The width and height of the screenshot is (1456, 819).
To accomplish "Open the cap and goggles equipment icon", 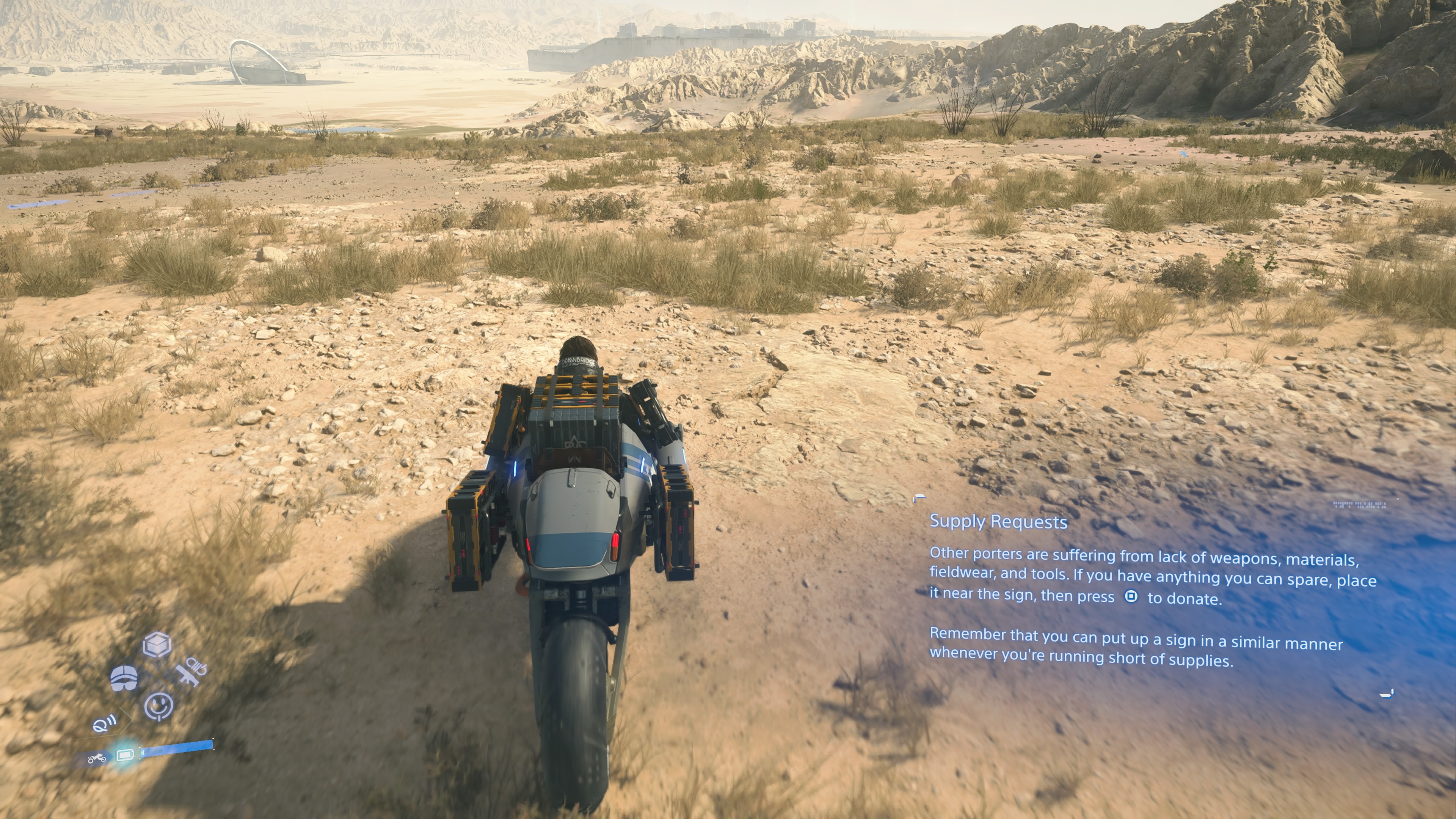I will pos(124,678).
